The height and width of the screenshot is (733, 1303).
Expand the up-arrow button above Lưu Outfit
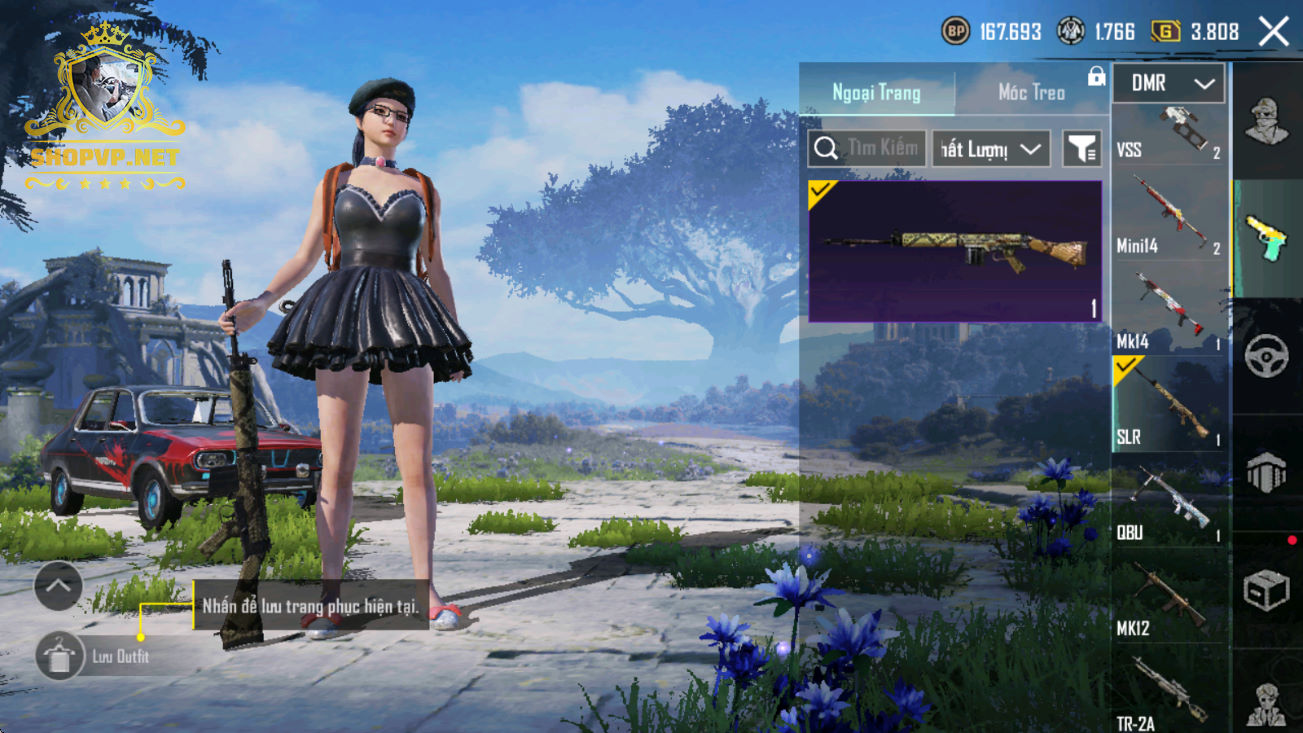[x=58, y=587]
